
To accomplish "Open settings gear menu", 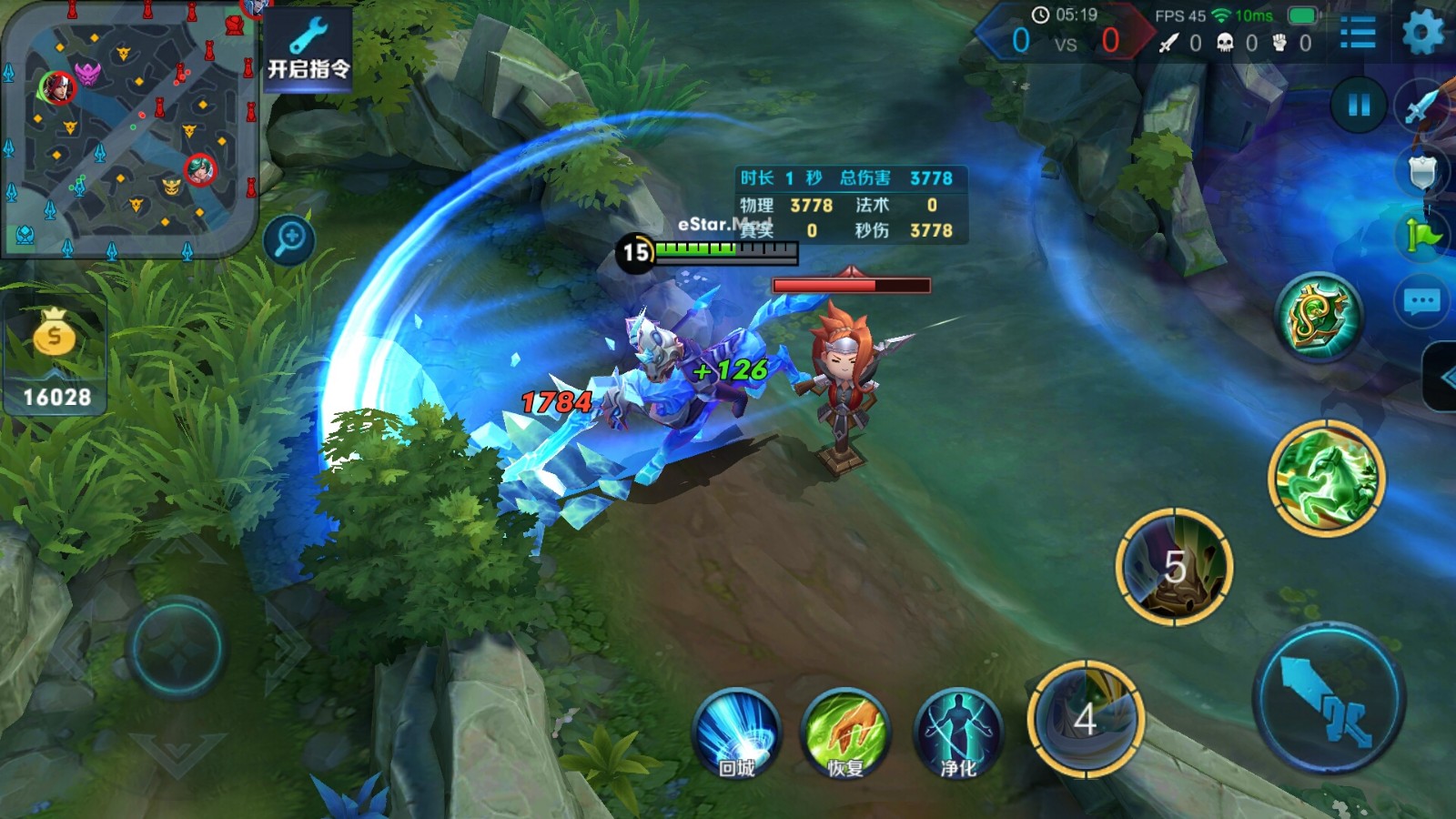I will 1422,34.
